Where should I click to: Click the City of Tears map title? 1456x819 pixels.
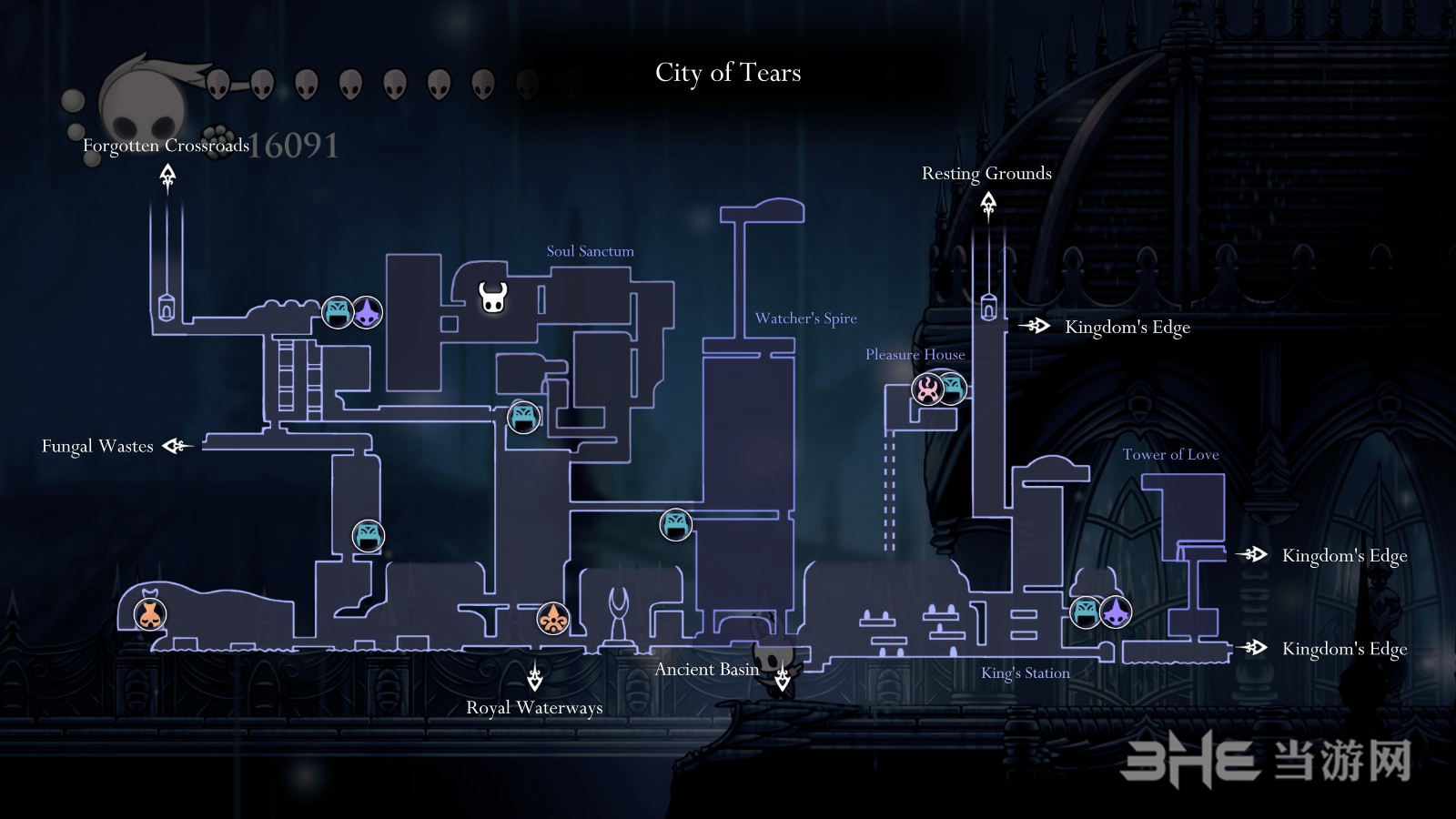point(728,73)
